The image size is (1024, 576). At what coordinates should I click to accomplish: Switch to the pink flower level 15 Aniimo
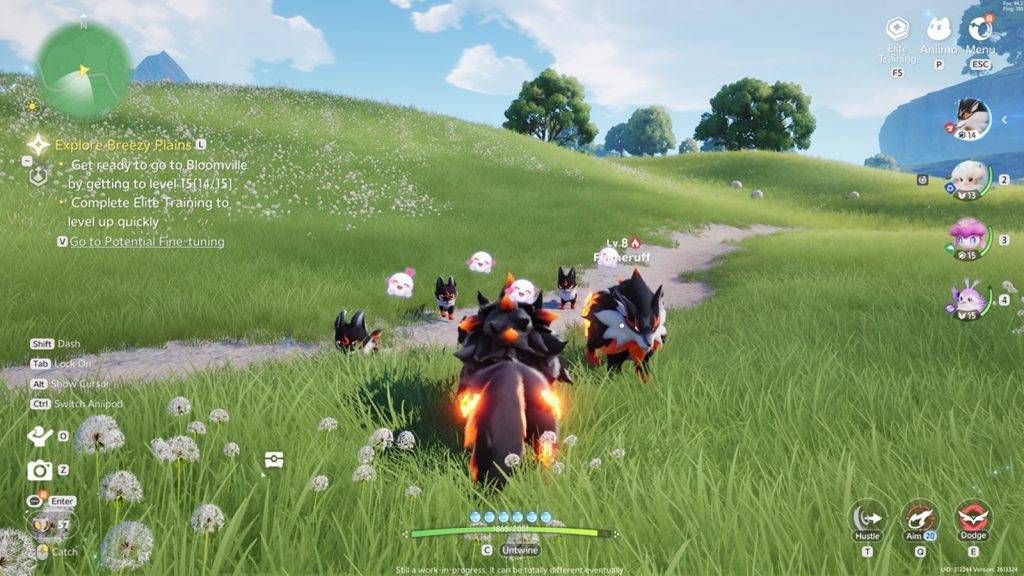[968, 239]
